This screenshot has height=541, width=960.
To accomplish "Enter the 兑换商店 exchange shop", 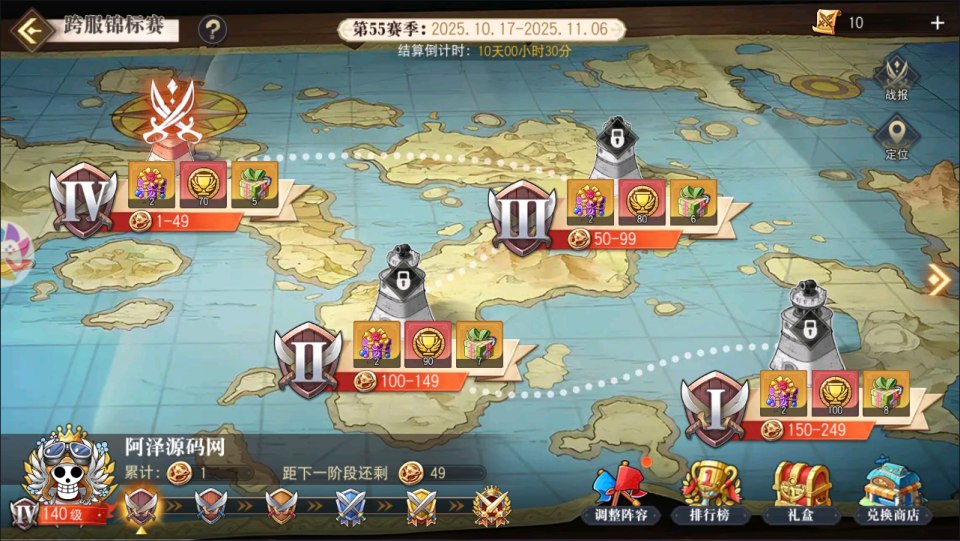I will coord(893,494).
